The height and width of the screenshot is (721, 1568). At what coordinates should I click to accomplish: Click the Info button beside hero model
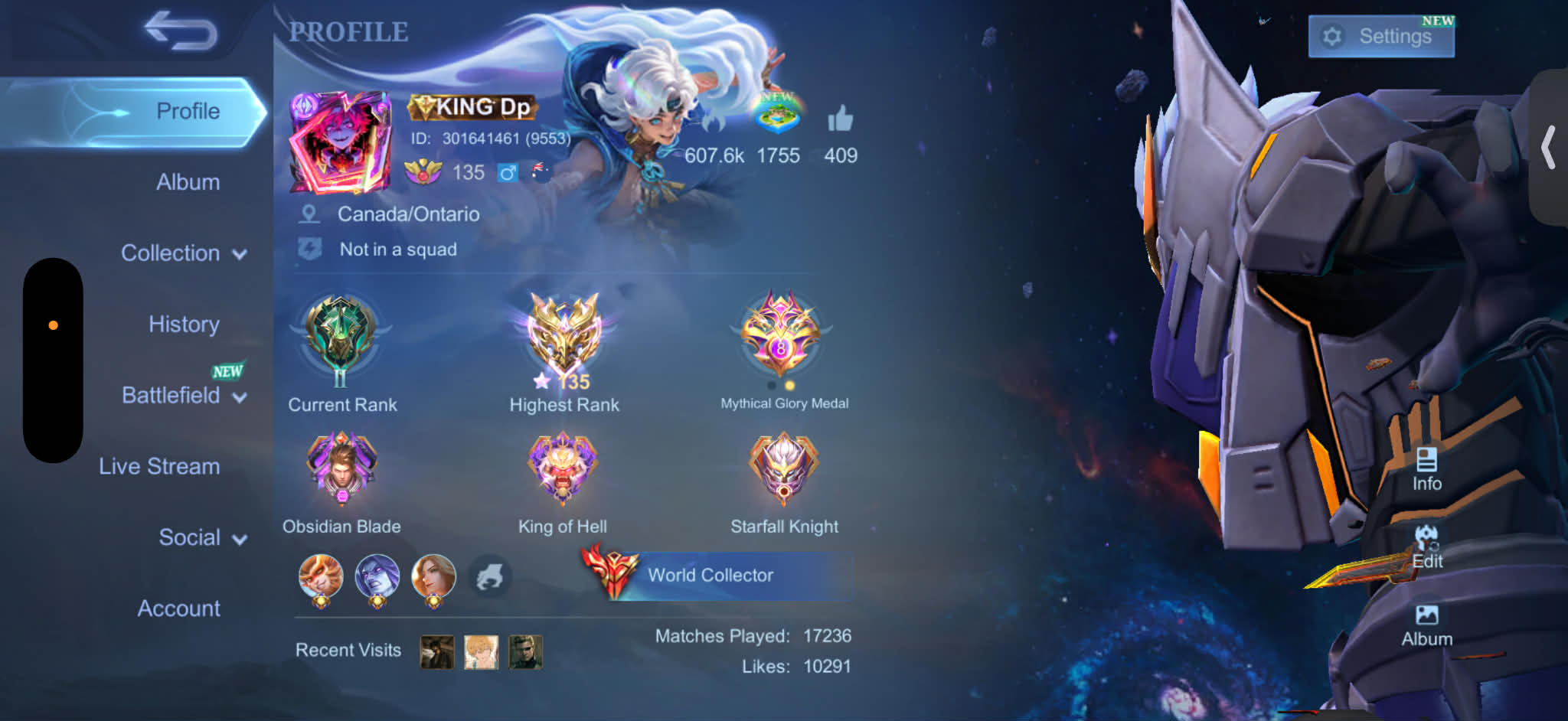1426,469
